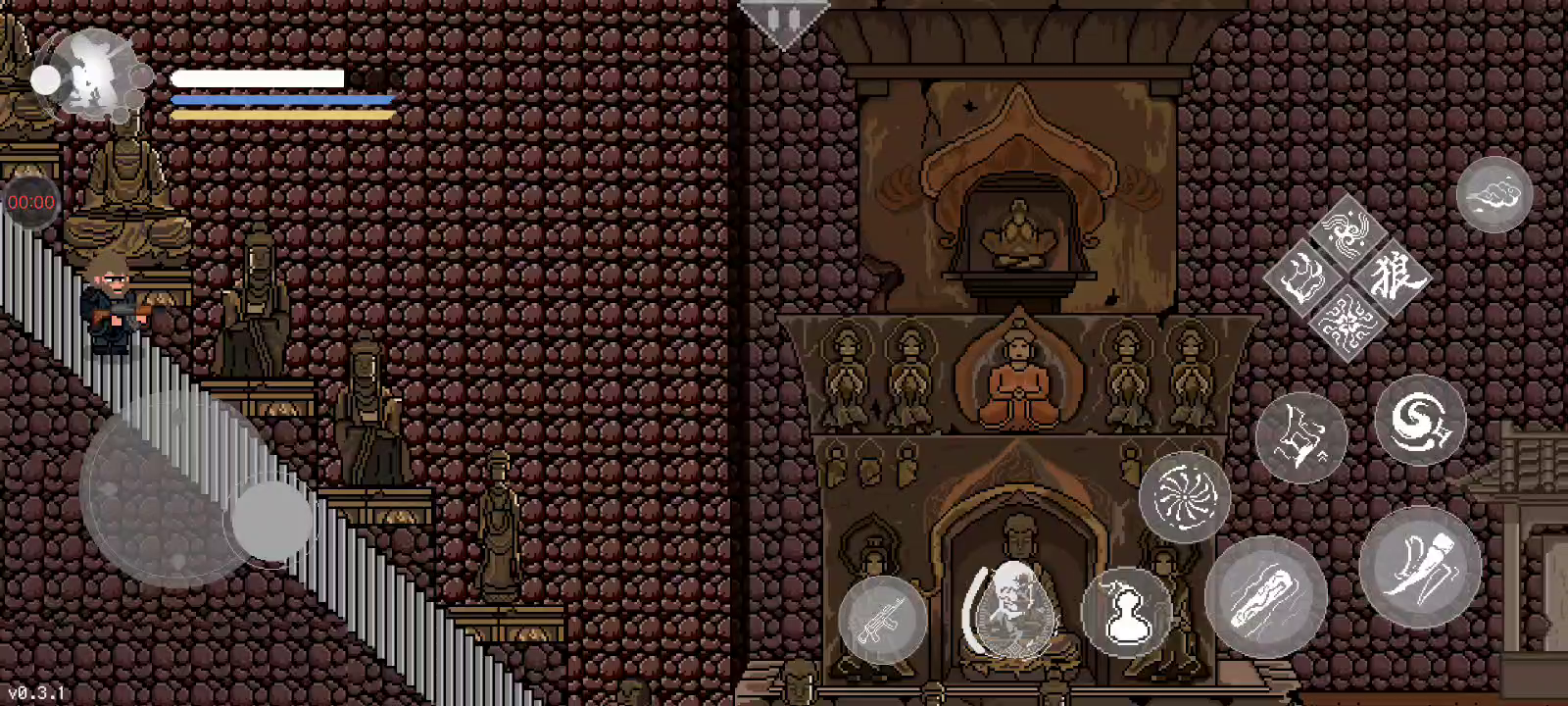This screenshot has width=1568, height=706.
Task: Select the swirling wind diamond tile
Action: click(1348, 231)
